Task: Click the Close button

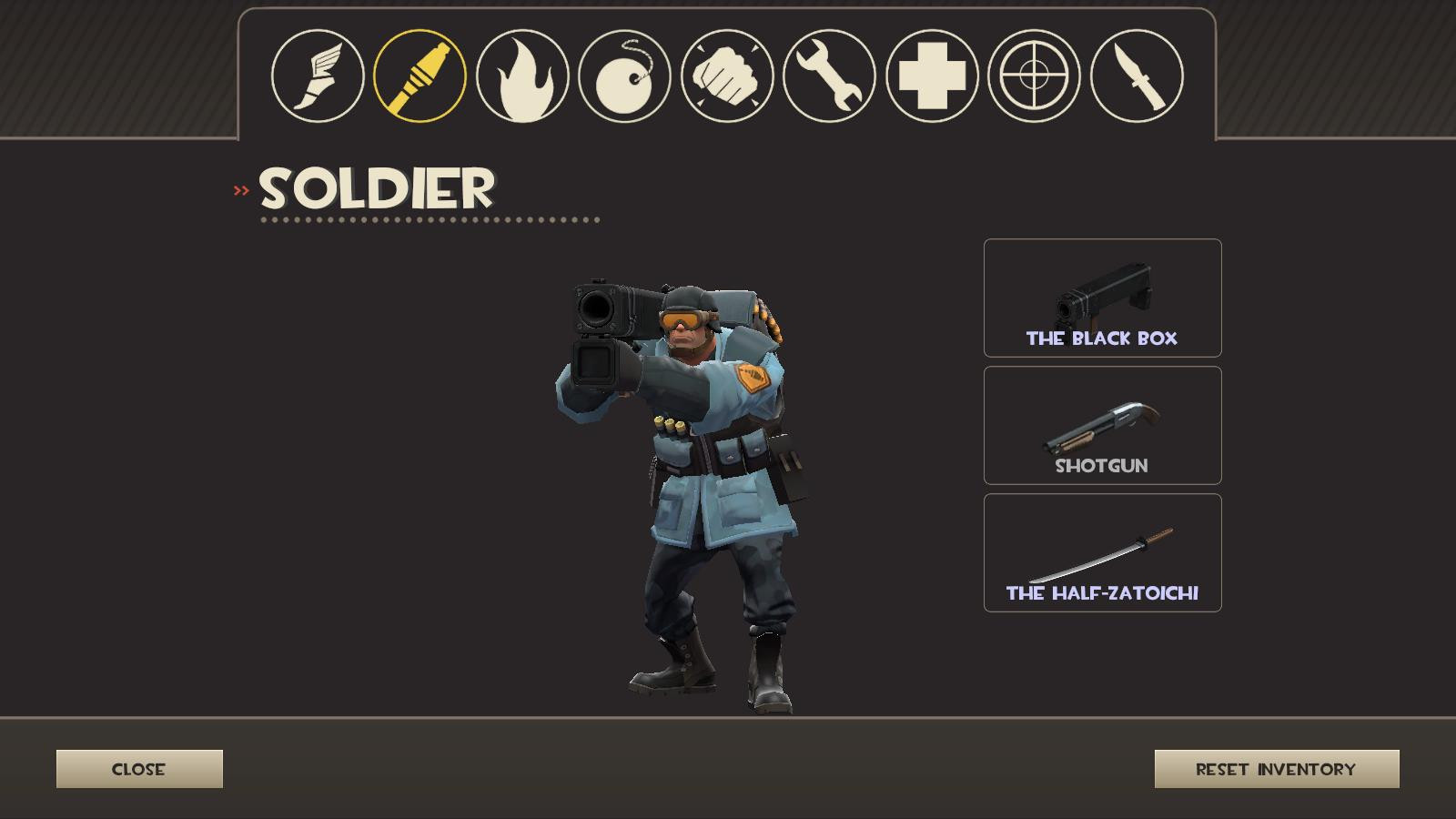Action: (x=139, y=768)
